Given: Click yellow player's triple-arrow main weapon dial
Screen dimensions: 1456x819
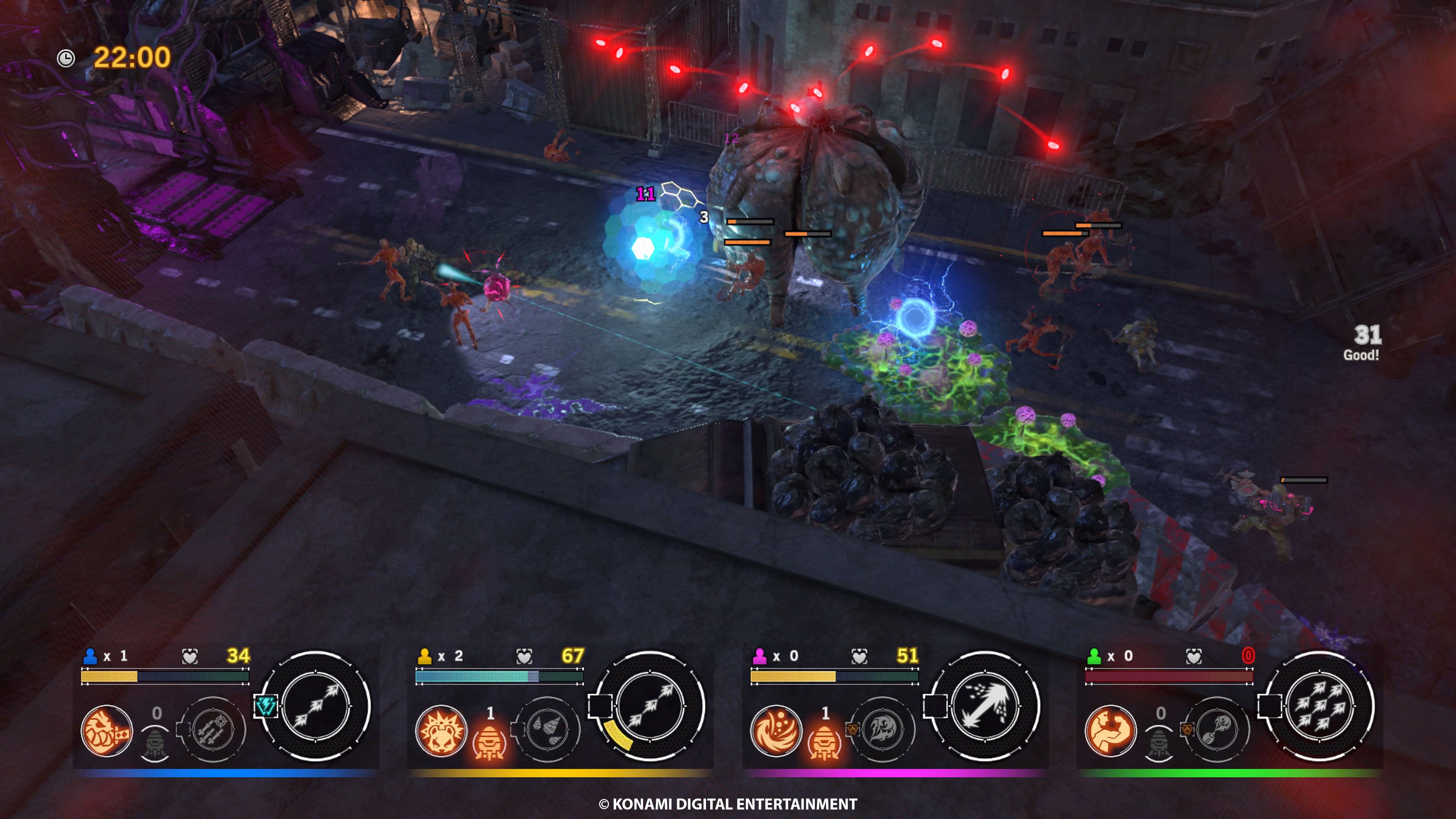Looking at the screenshot, I should [650, 705].
